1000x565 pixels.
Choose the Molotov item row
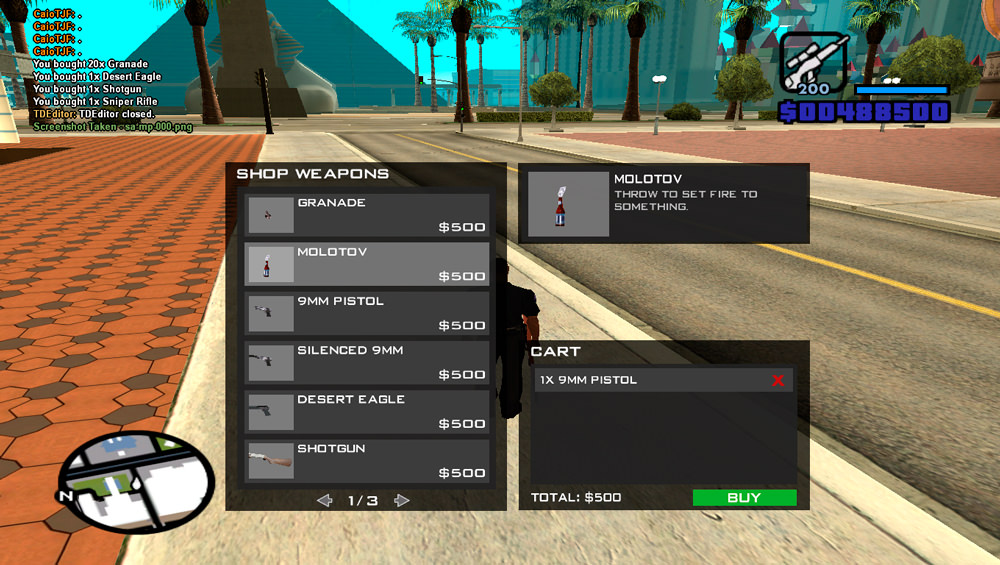[x=367, y=264]
